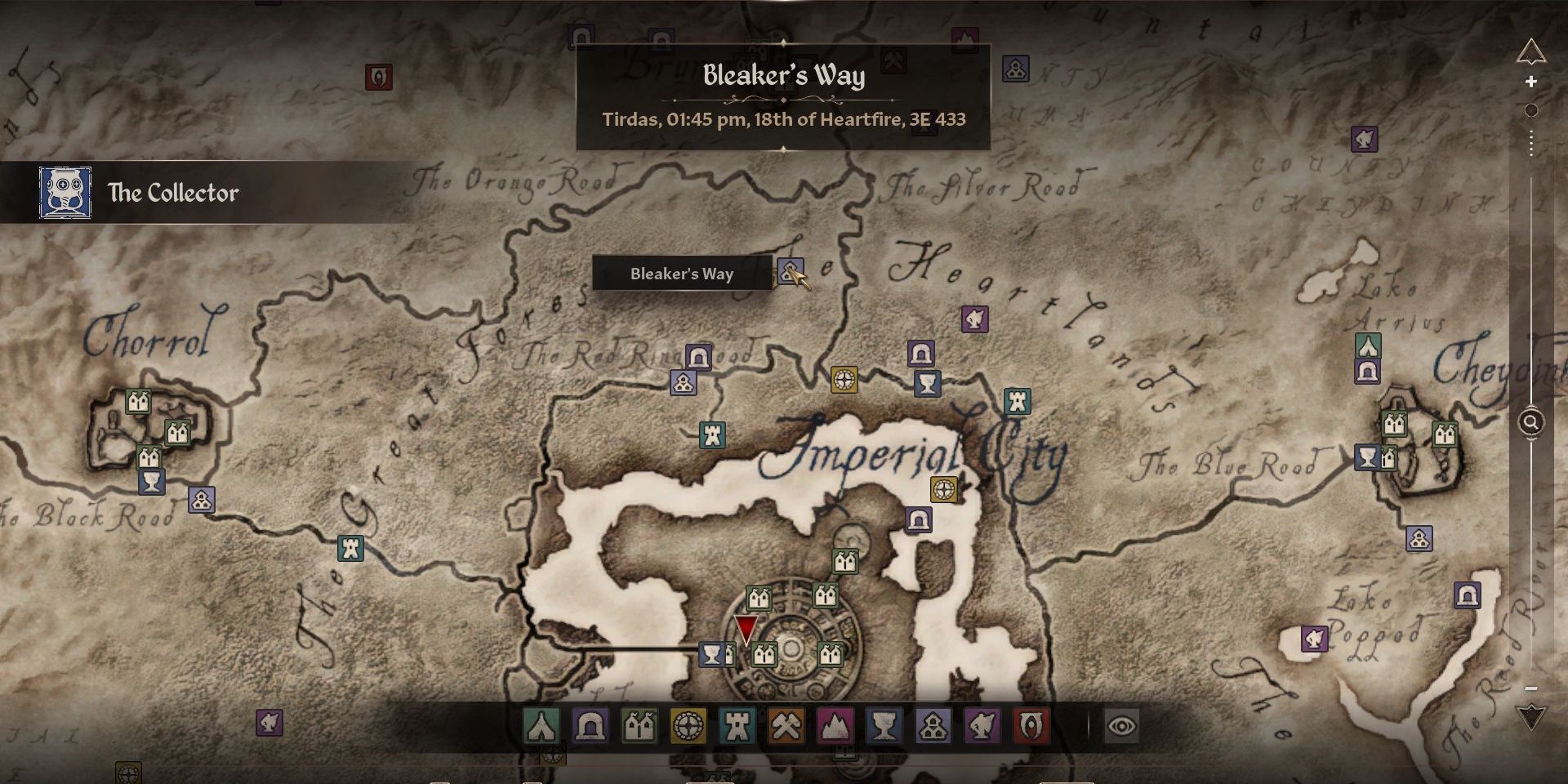
Task: Toggle the pink mountain spikes filter
Action: click(x=835, y=725)
